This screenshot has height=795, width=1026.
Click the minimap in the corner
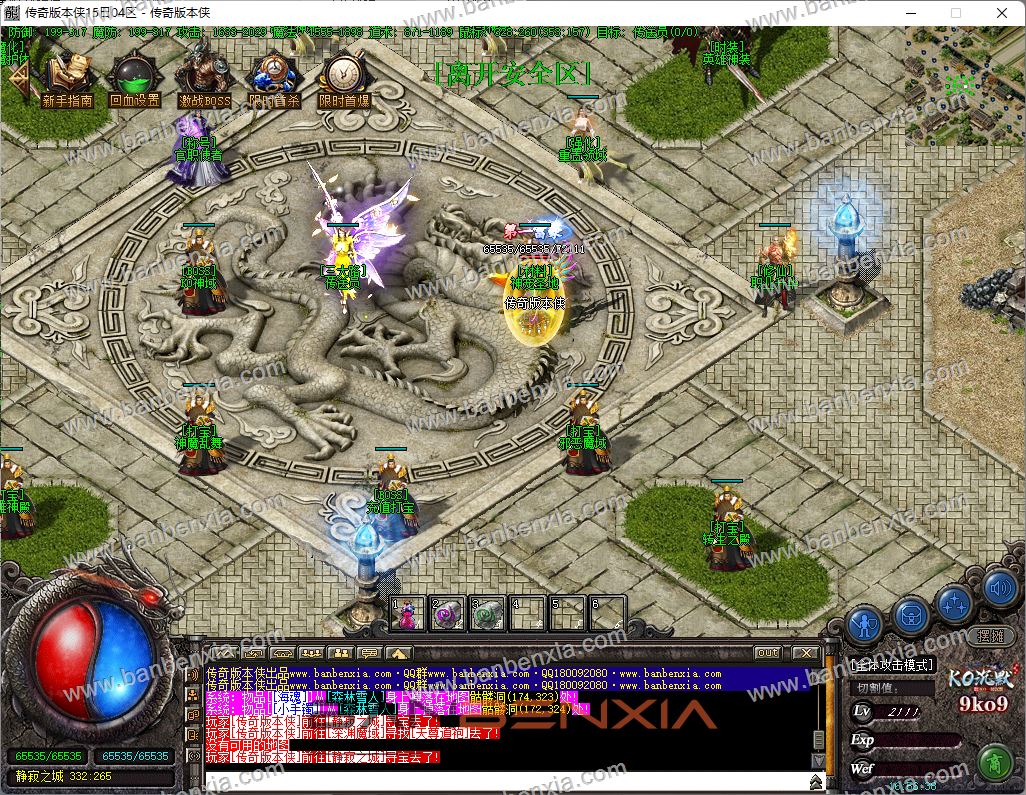(965, 84)
